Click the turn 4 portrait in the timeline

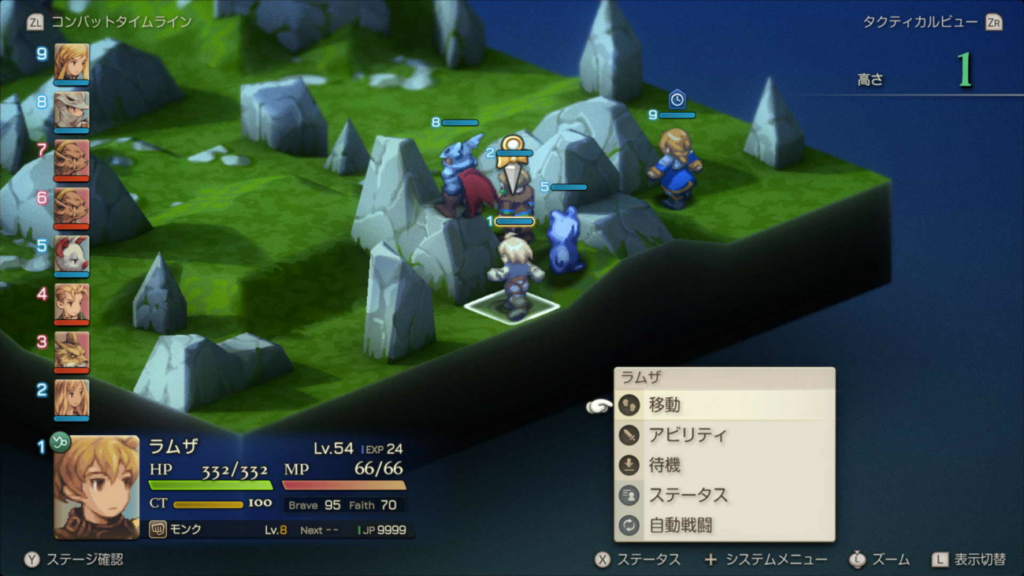(71, 302)
